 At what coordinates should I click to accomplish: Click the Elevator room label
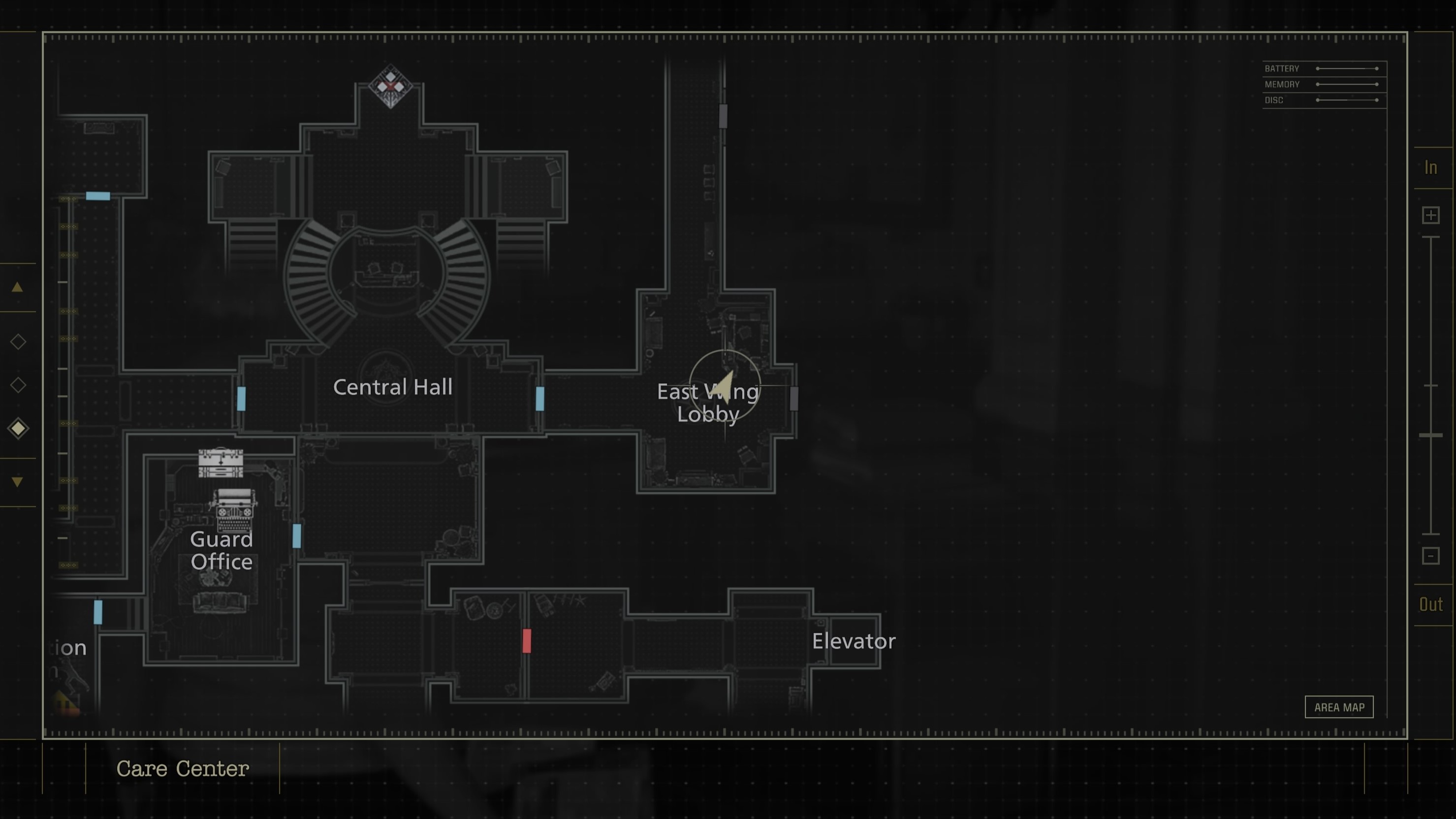[x=854, y=641]
